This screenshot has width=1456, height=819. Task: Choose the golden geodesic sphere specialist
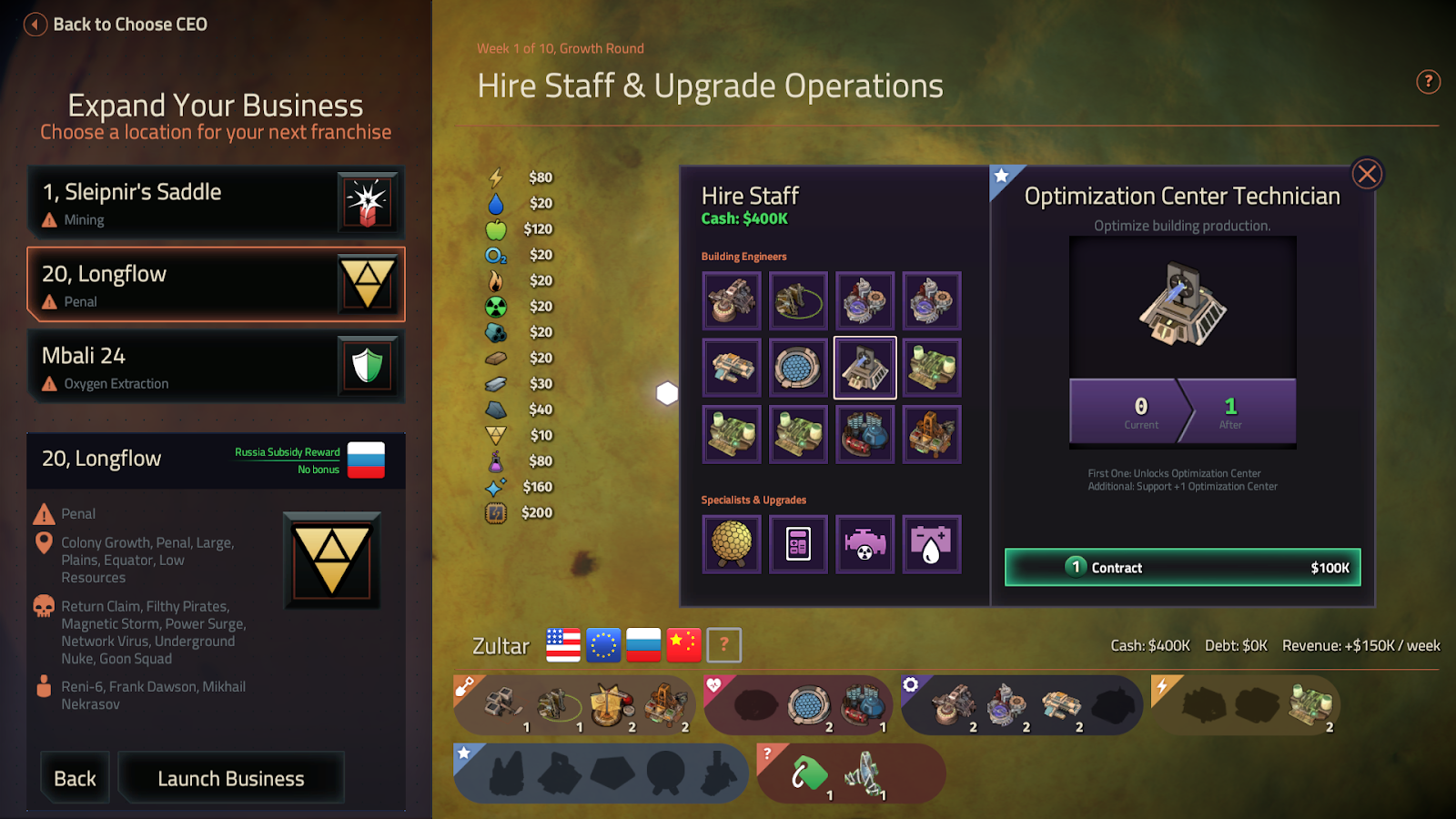[x=732, y=544]
